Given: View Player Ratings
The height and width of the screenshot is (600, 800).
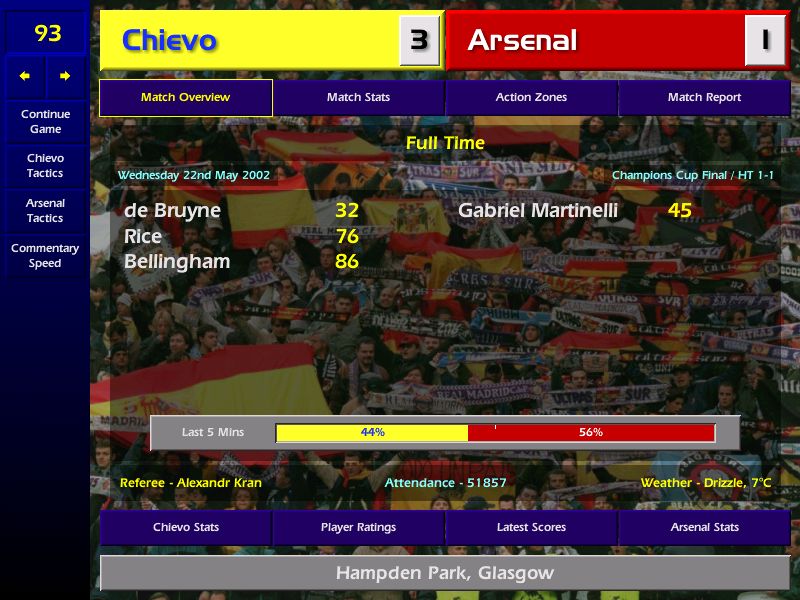Looking at the screenshot, I should pyautogui.click(x=358, y=527).
